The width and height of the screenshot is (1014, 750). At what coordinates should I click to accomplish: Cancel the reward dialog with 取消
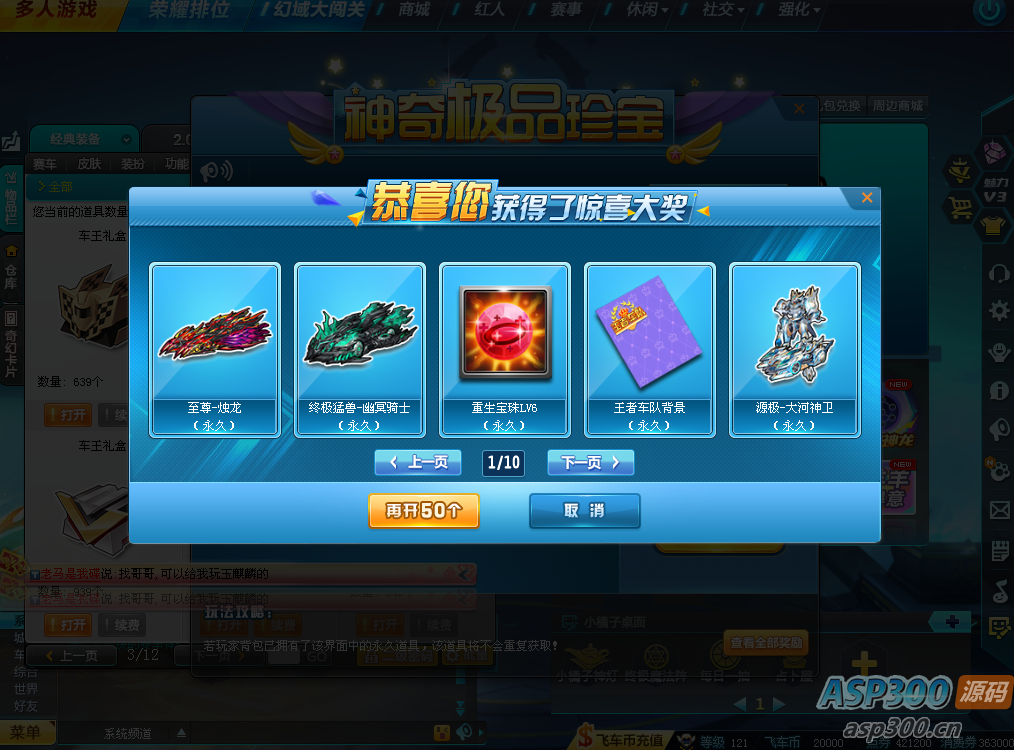(584, 510)
